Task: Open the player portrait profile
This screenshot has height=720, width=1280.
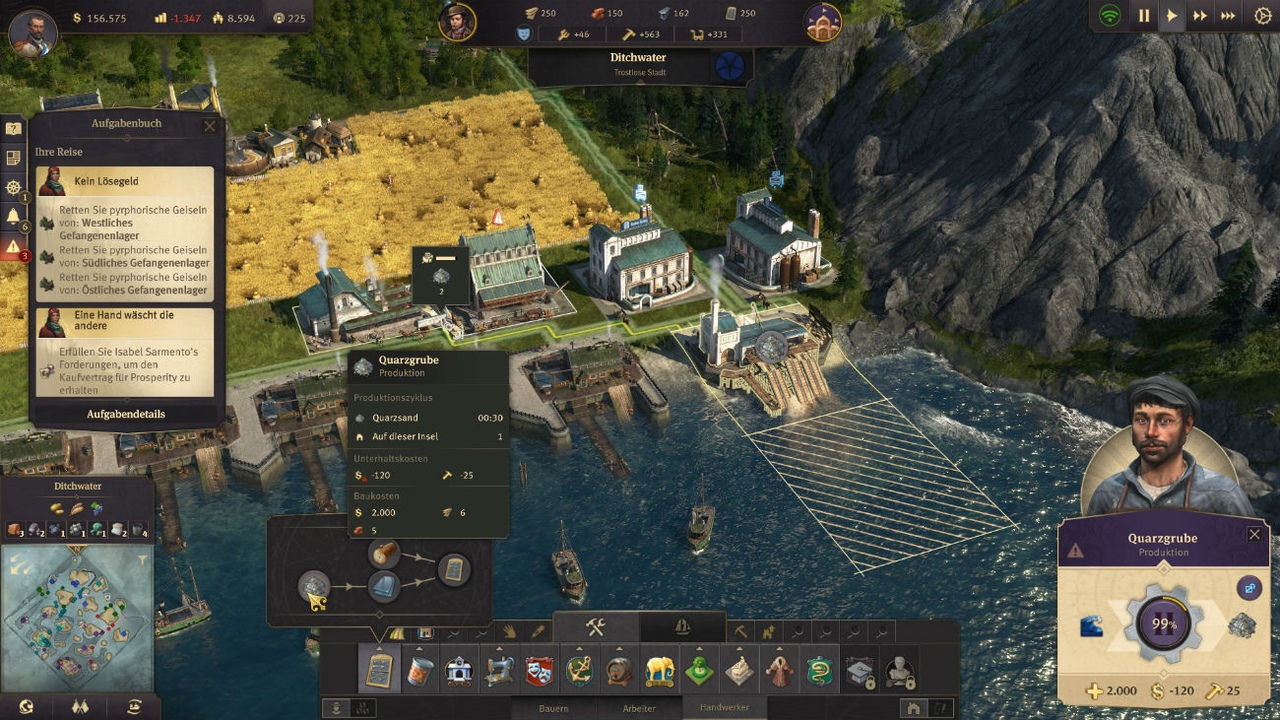Action: coord(33,33)
